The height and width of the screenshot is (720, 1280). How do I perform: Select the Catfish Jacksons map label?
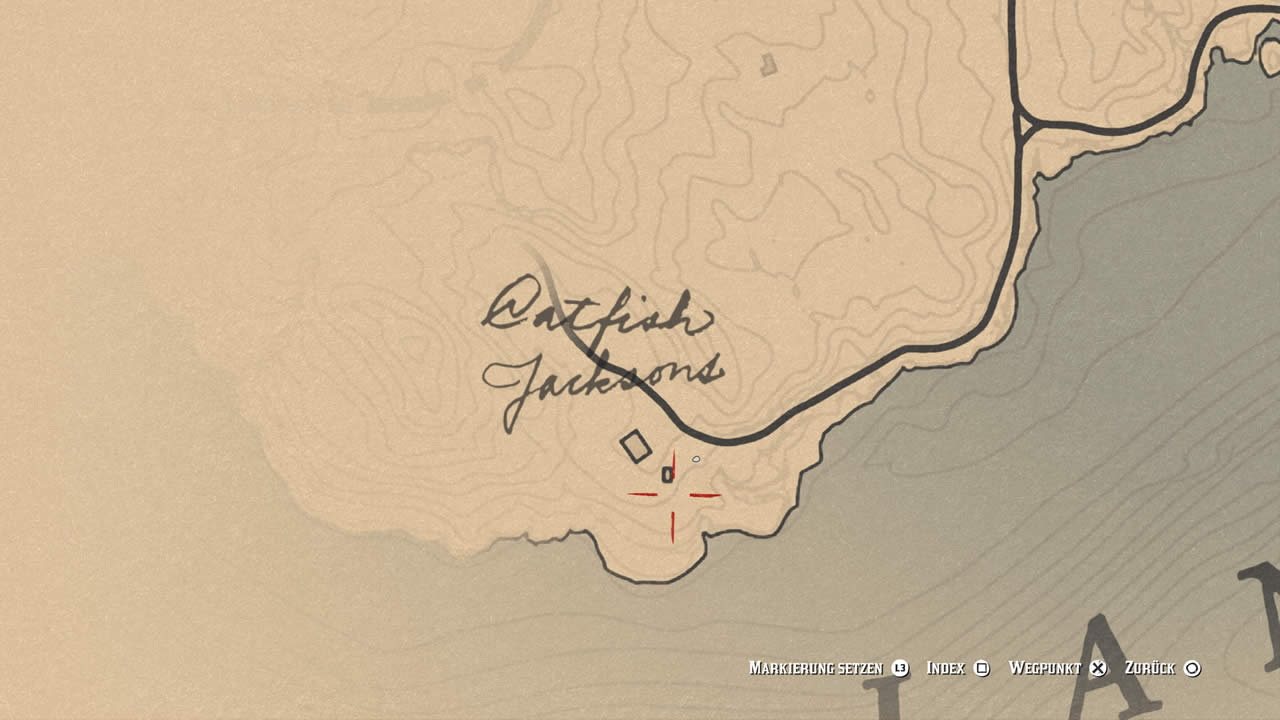click(x=600, y=350)
